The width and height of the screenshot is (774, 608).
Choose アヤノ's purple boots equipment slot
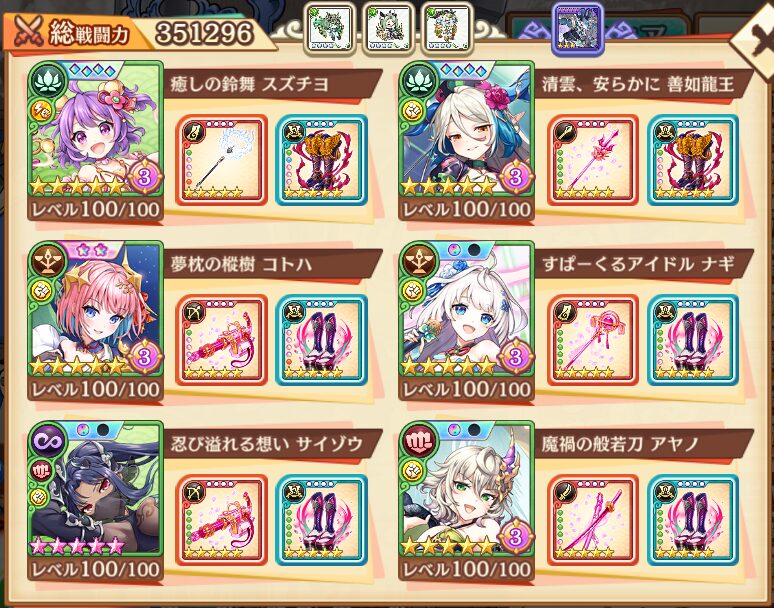pyautogui.click(x=692, y=520)
